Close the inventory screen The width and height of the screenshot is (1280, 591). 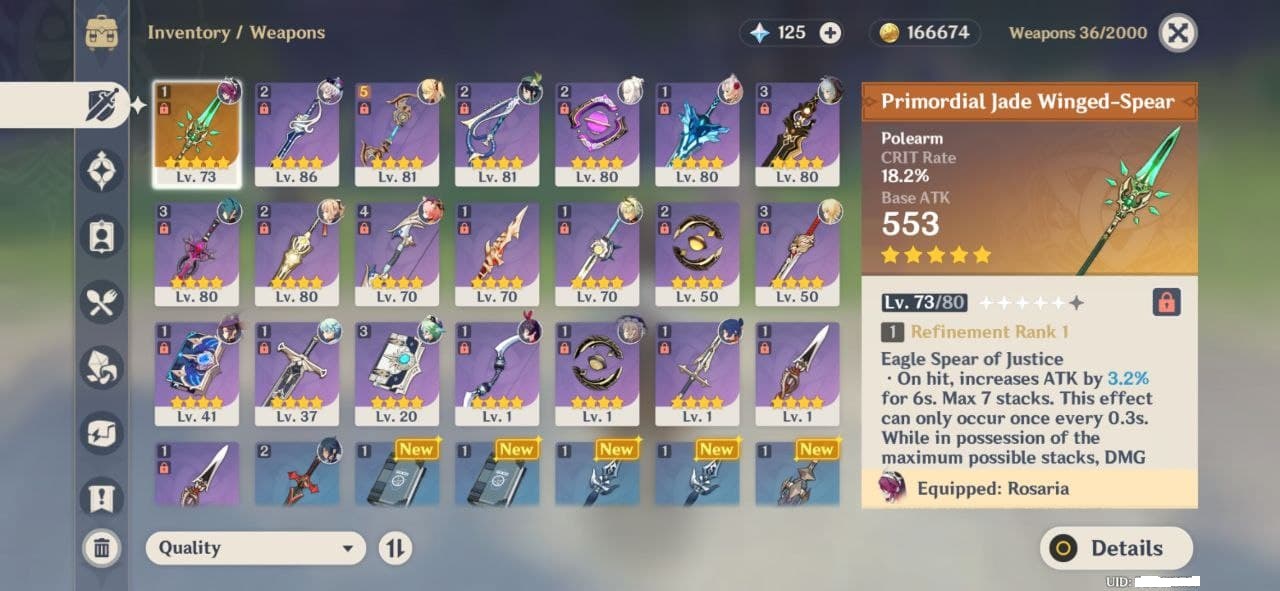1178,33
